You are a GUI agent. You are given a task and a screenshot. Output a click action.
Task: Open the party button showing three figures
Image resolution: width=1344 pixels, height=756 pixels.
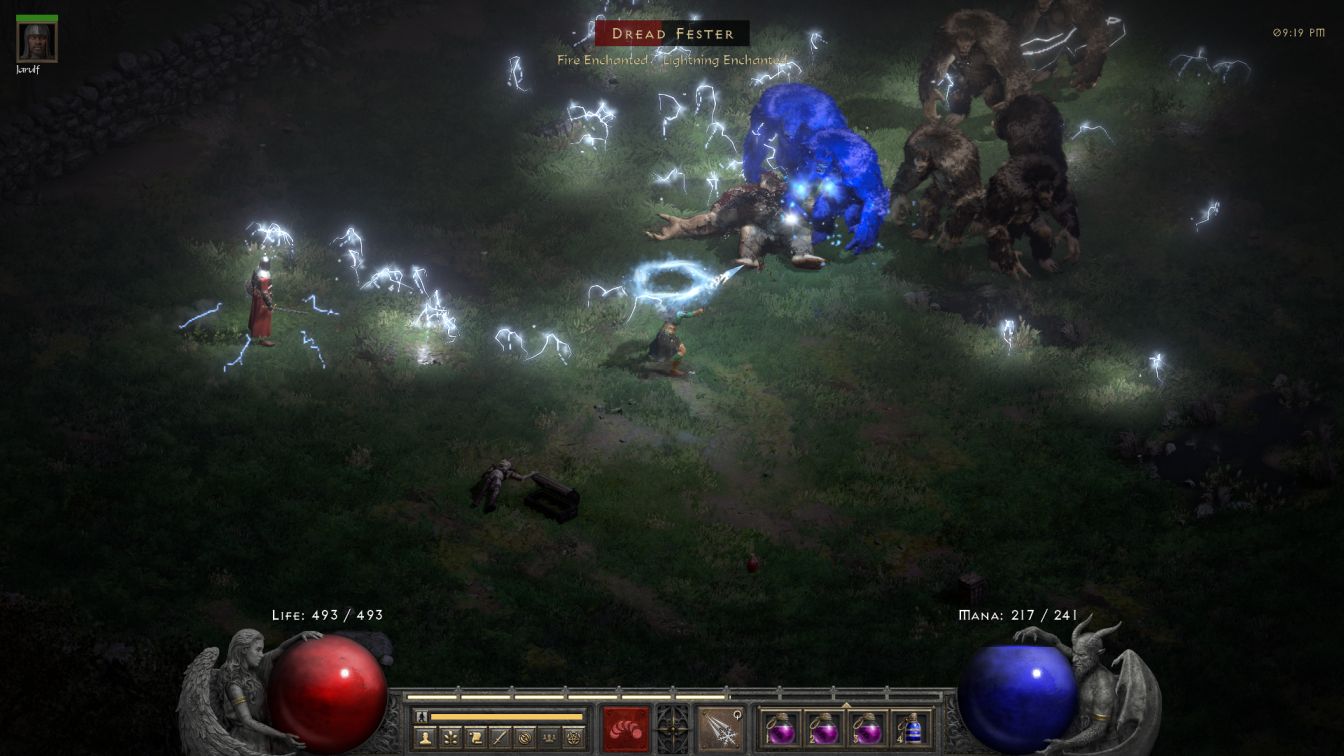click(549, 738)
